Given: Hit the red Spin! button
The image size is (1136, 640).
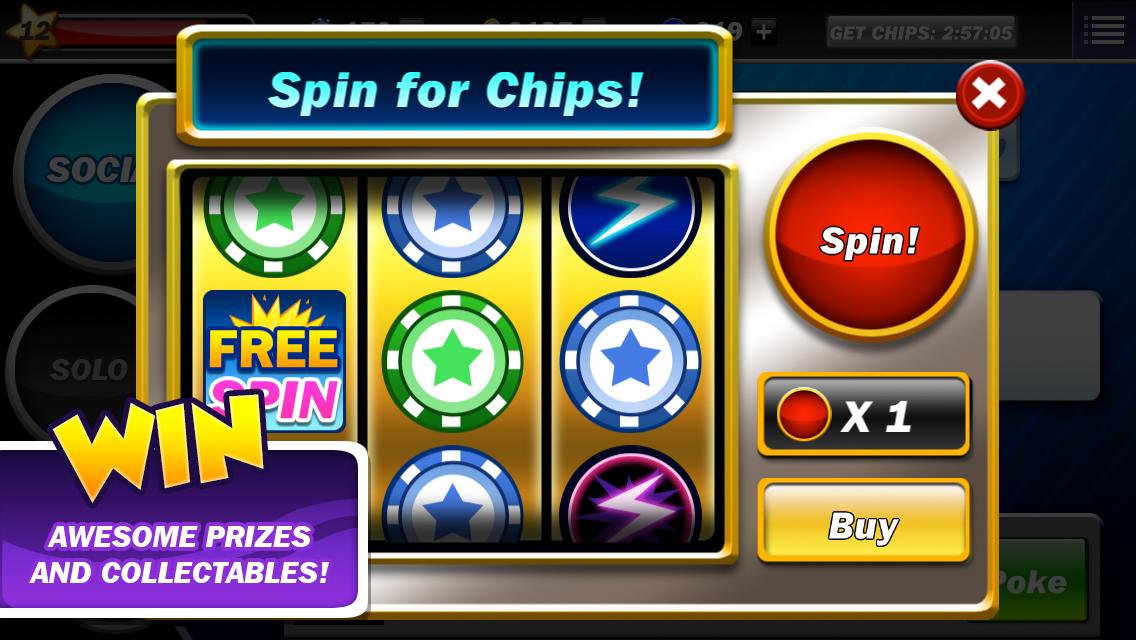Looking at the screenshot, I should [x=869, y=240].
